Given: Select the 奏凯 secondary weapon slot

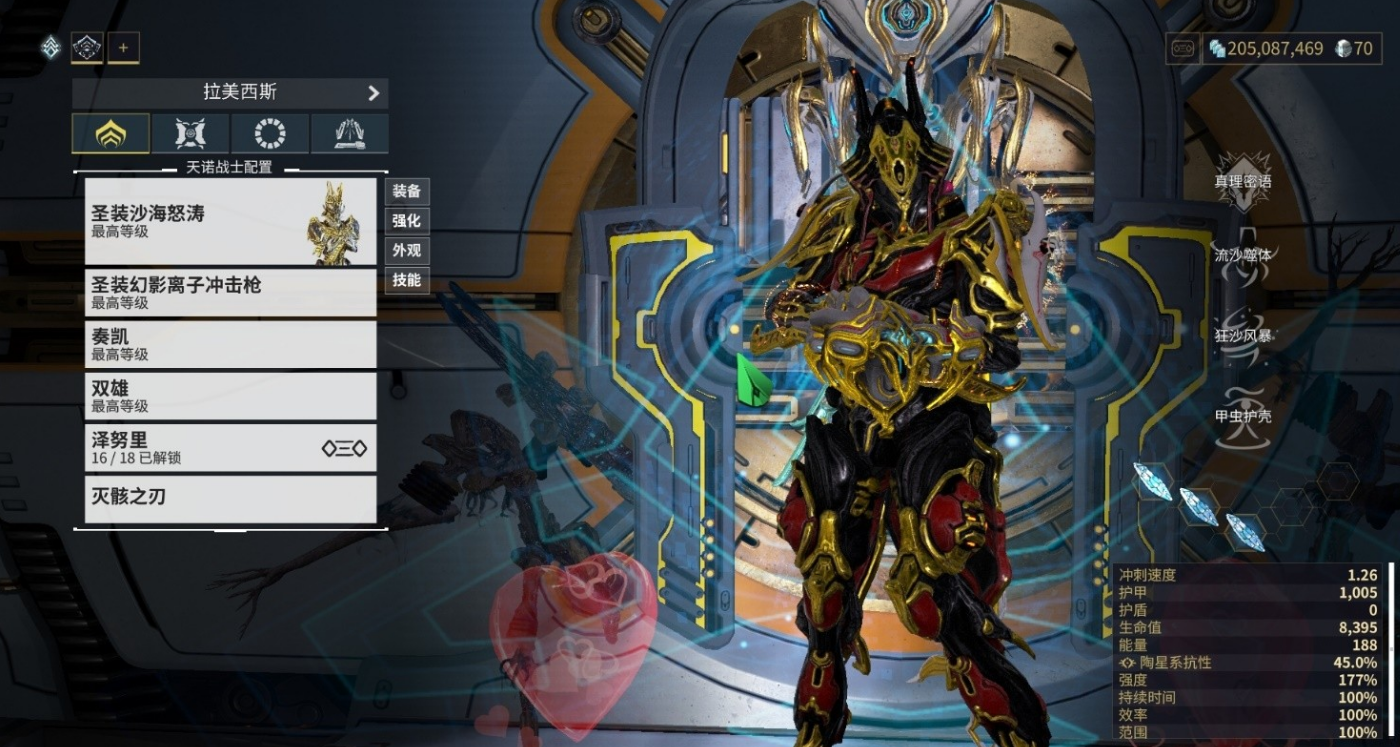Looking at the screenshot, I should click(230, 344).
